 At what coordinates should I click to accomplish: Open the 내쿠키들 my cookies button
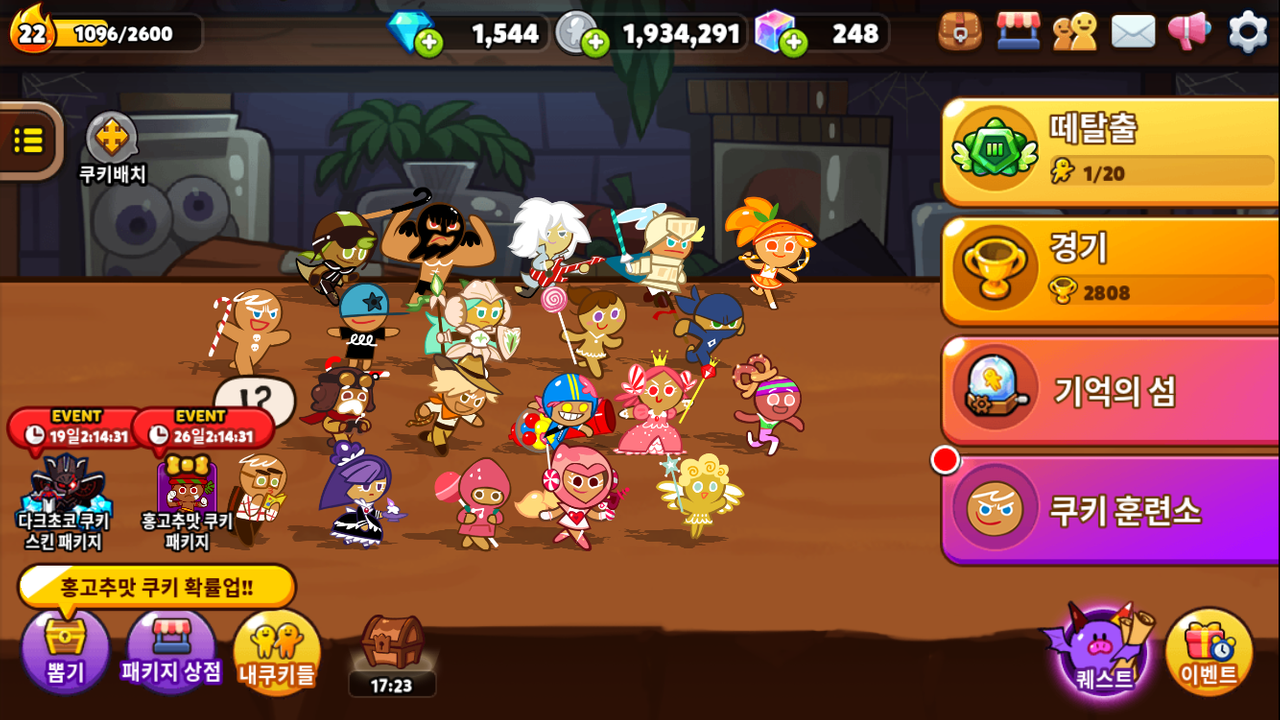277,652
